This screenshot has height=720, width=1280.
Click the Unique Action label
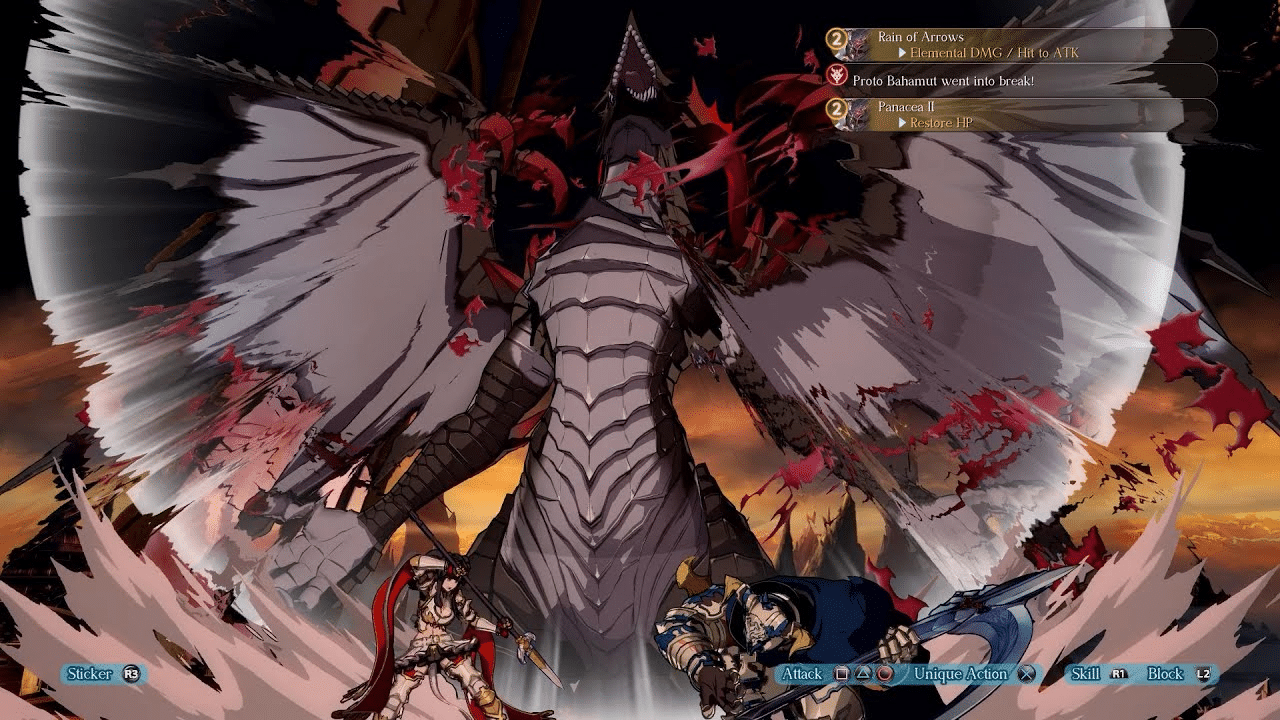961,671
